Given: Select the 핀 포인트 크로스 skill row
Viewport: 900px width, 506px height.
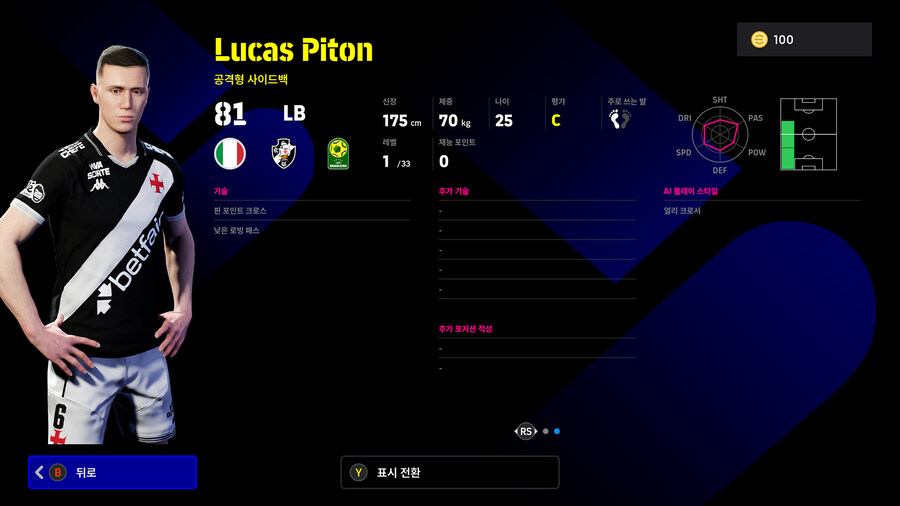Looking at the screenshot, I should click(x=311, y=211).
